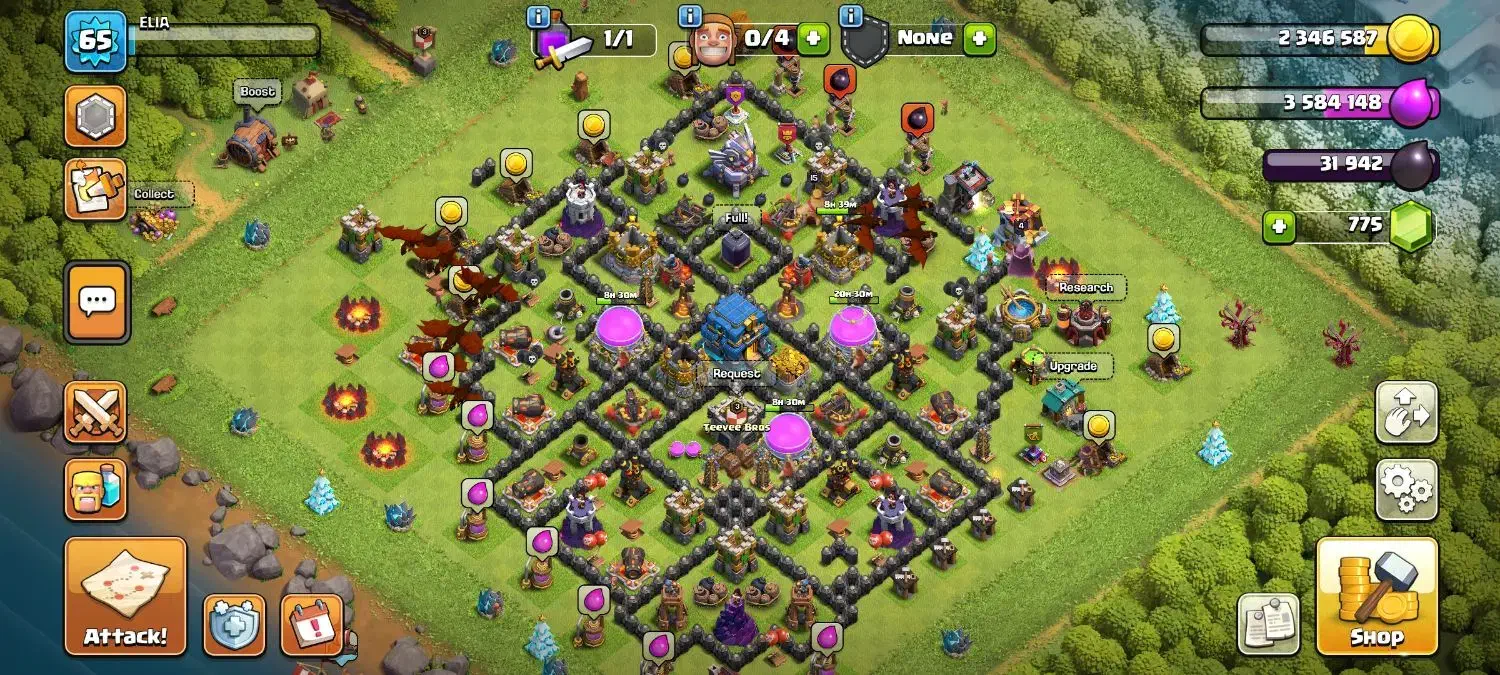The height and width of the screenshot is (675, 1500).
Task: Click the level 65 experience badge
Action: pos(96,41)
